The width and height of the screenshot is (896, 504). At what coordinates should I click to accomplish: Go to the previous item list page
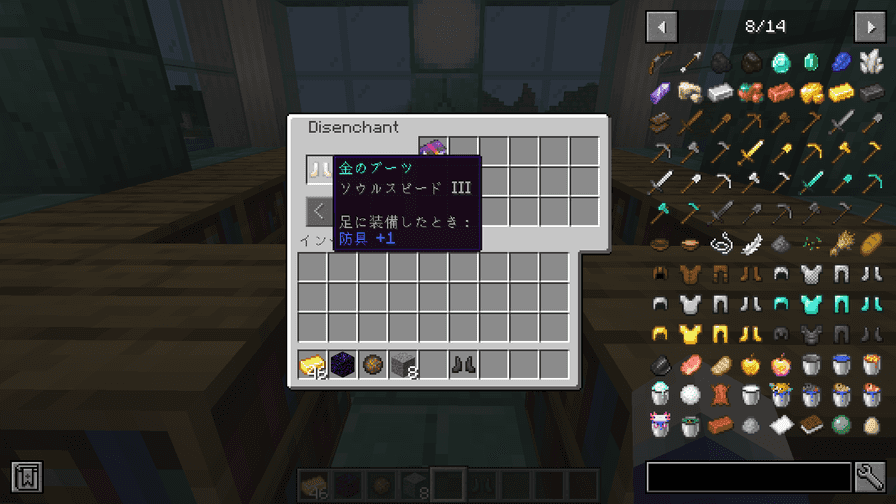[662, 26]
